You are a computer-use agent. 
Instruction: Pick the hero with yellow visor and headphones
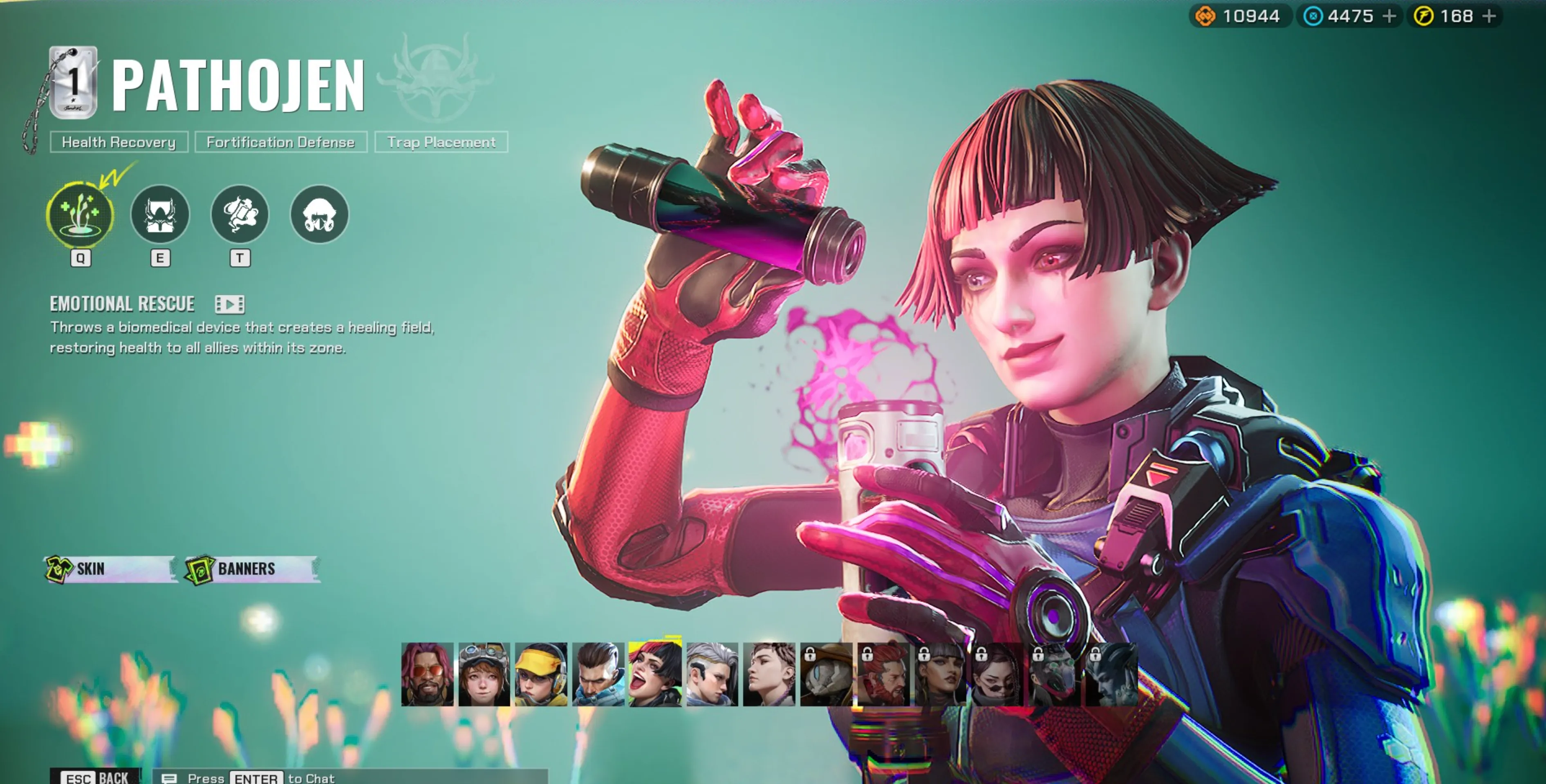(541, 674)
